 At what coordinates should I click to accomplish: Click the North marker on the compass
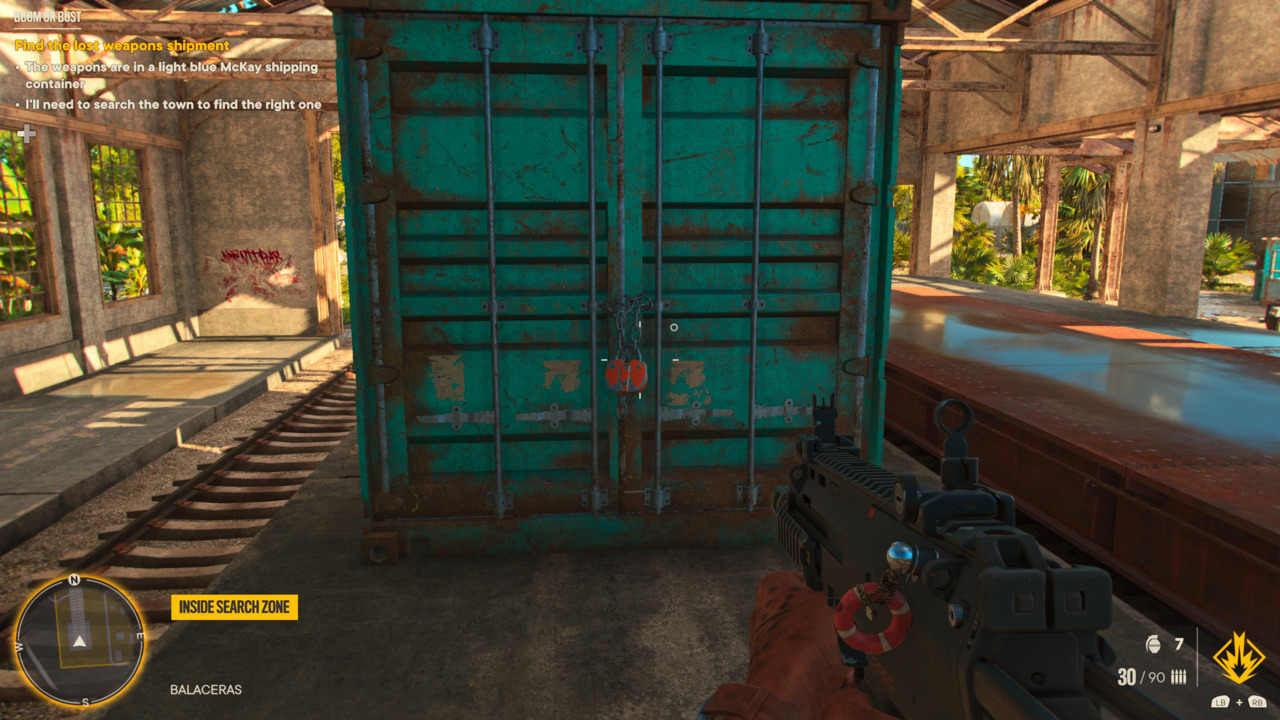pos(74,578)
